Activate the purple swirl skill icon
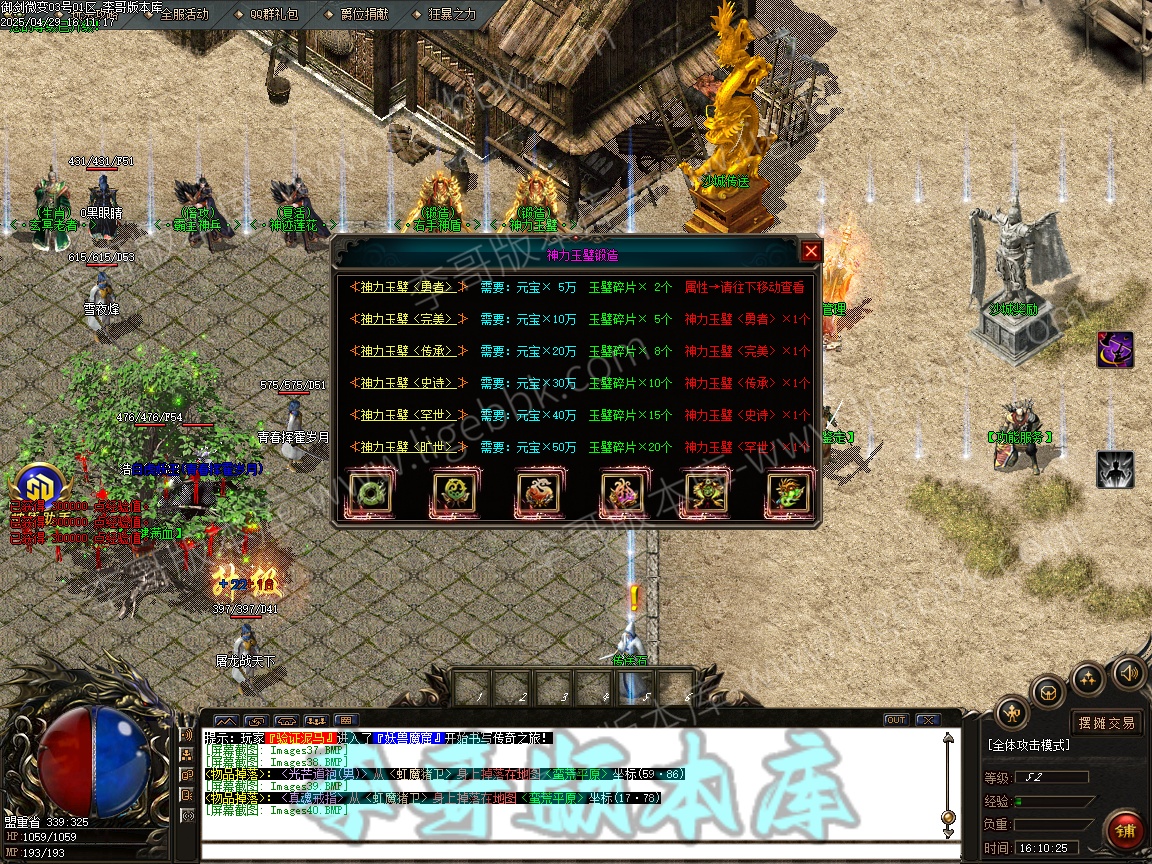1152x864 pixels. (1115, 350)
